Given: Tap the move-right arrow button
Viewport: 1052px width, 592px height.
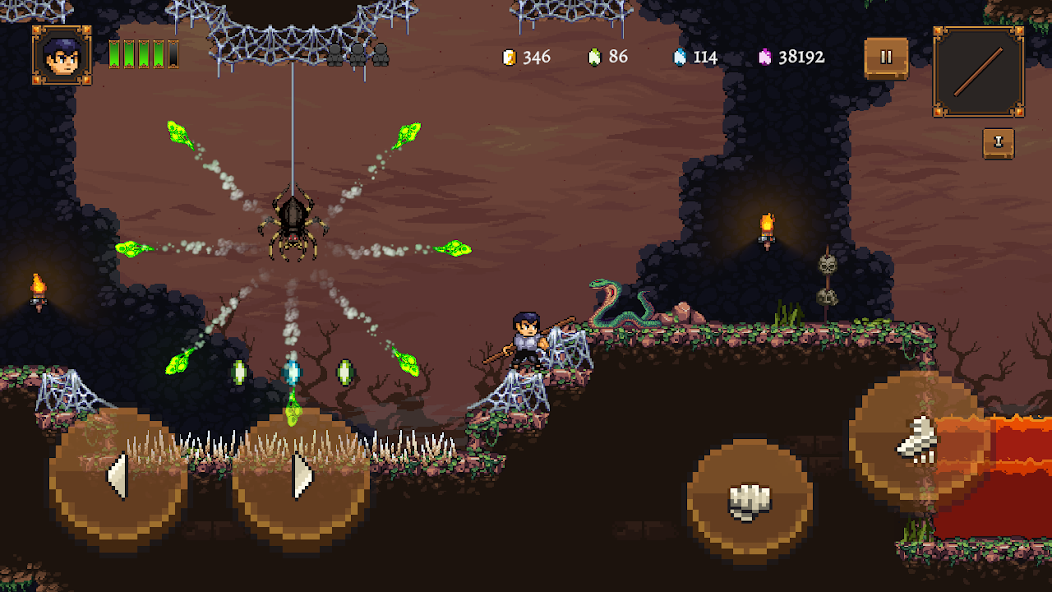Looking at the screenshot, I should pos(301,476).
